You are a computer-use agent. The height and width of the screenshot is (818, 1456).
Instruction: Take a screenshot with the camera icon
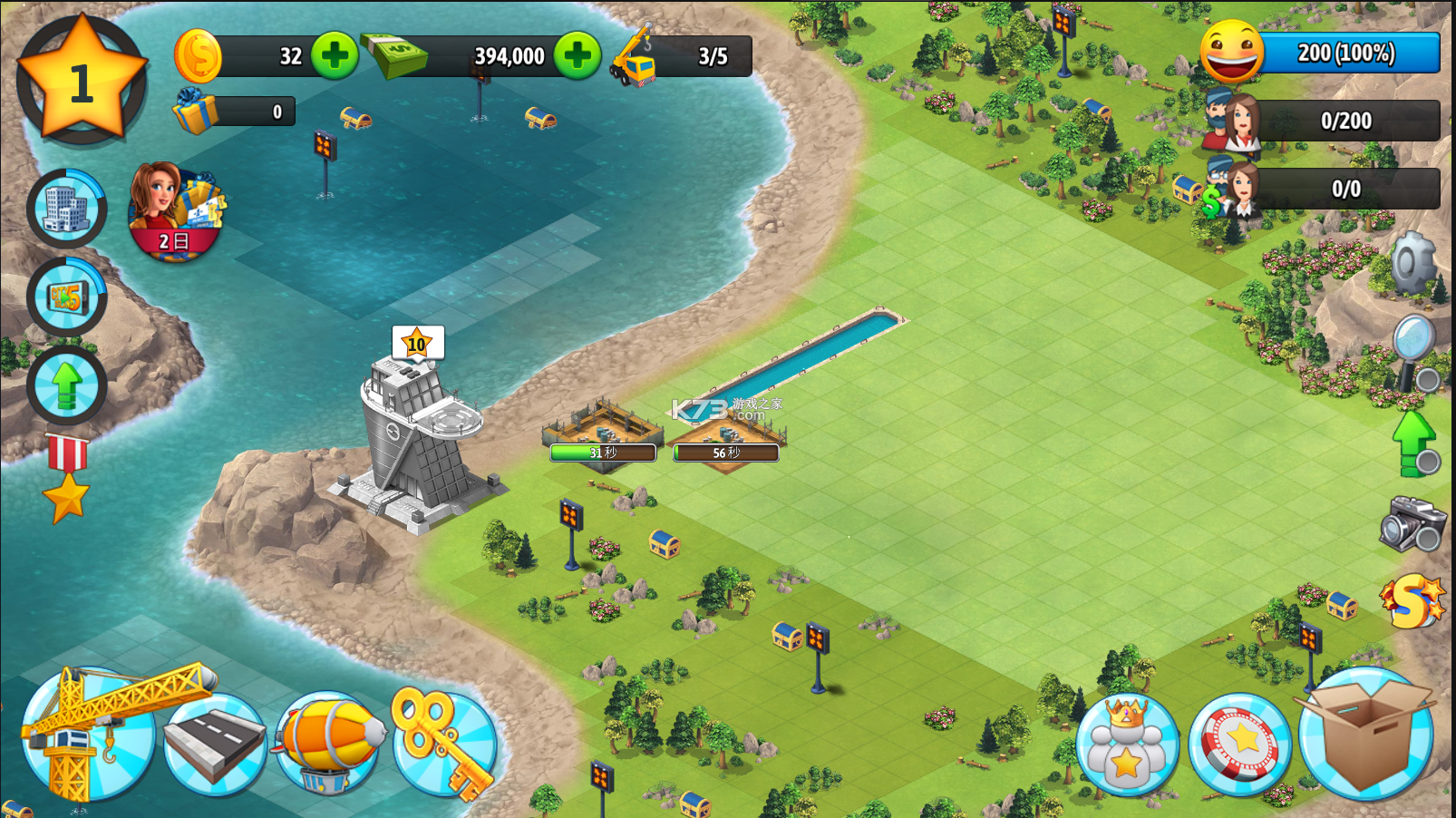coord(1412,523)
